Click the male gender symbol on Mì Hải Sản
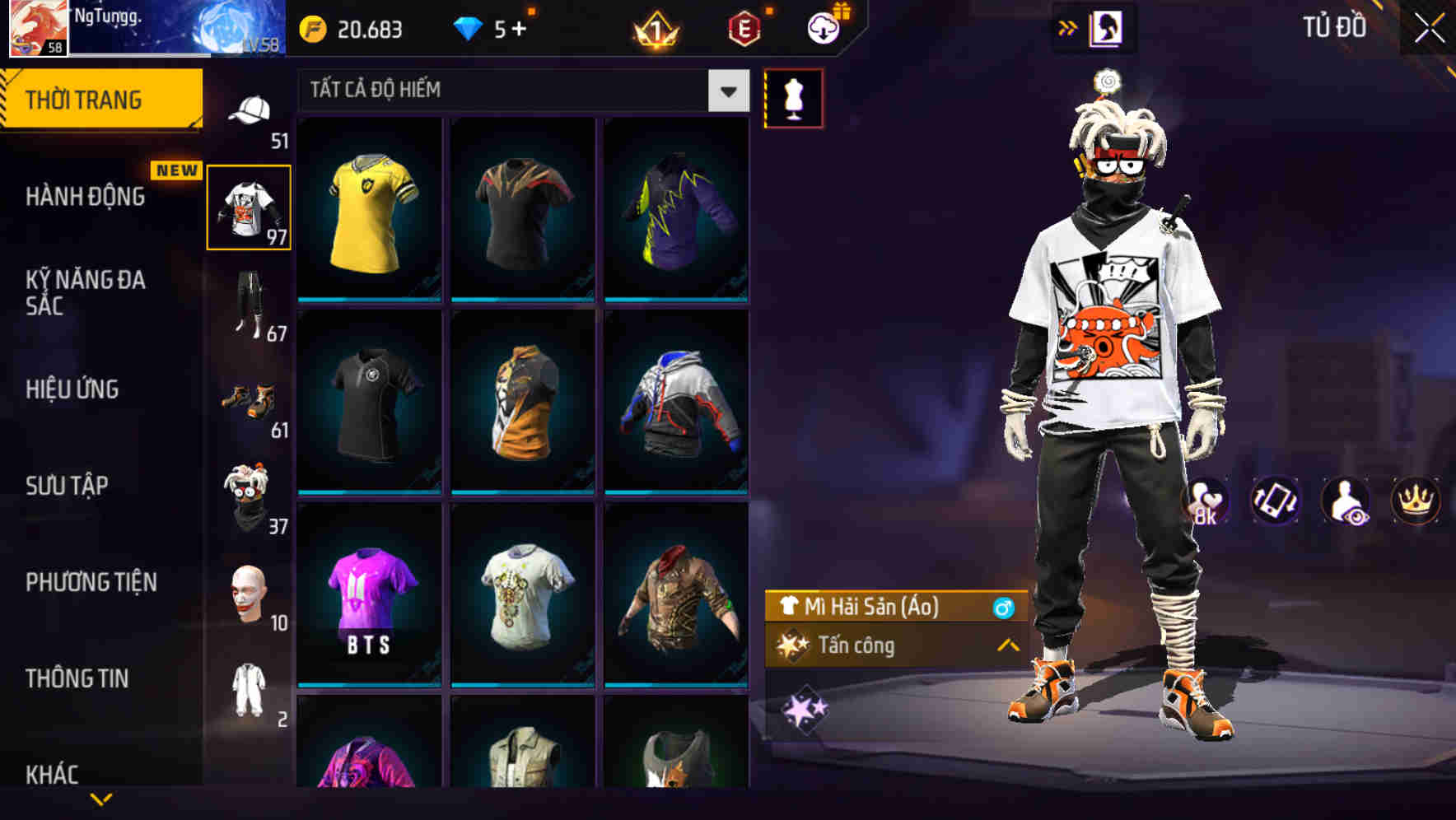 pos(1004,608)
